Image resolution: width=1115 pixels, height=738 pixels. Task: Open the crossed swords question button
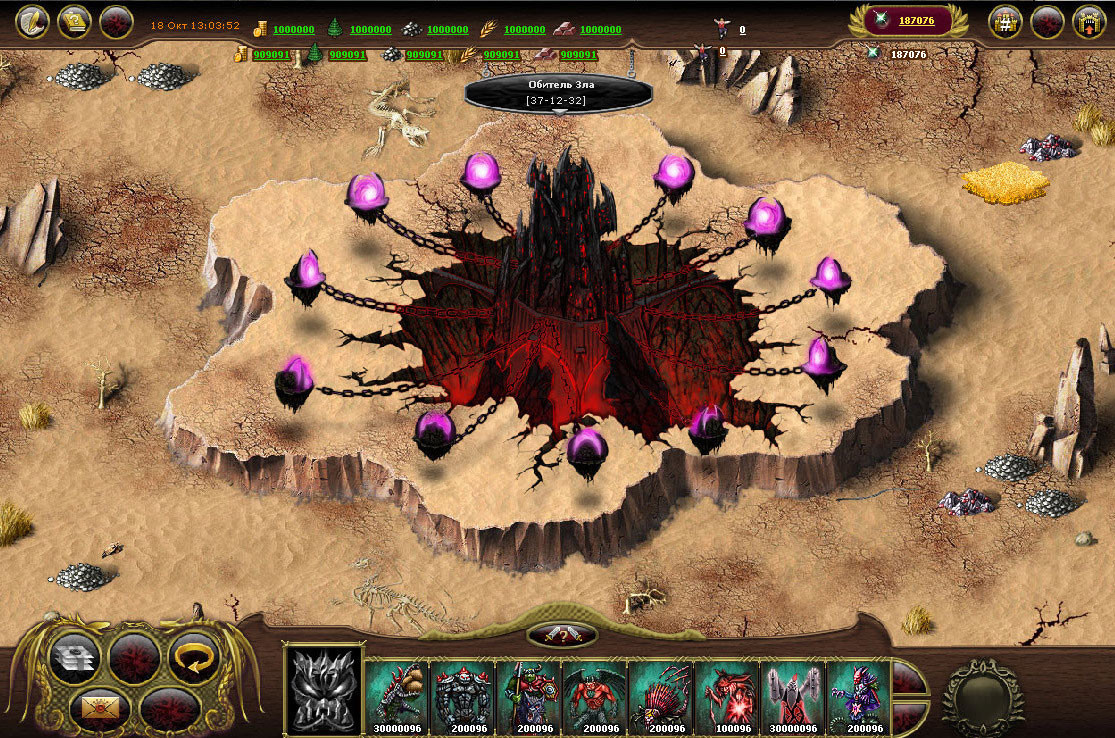(x=561, y=634)
